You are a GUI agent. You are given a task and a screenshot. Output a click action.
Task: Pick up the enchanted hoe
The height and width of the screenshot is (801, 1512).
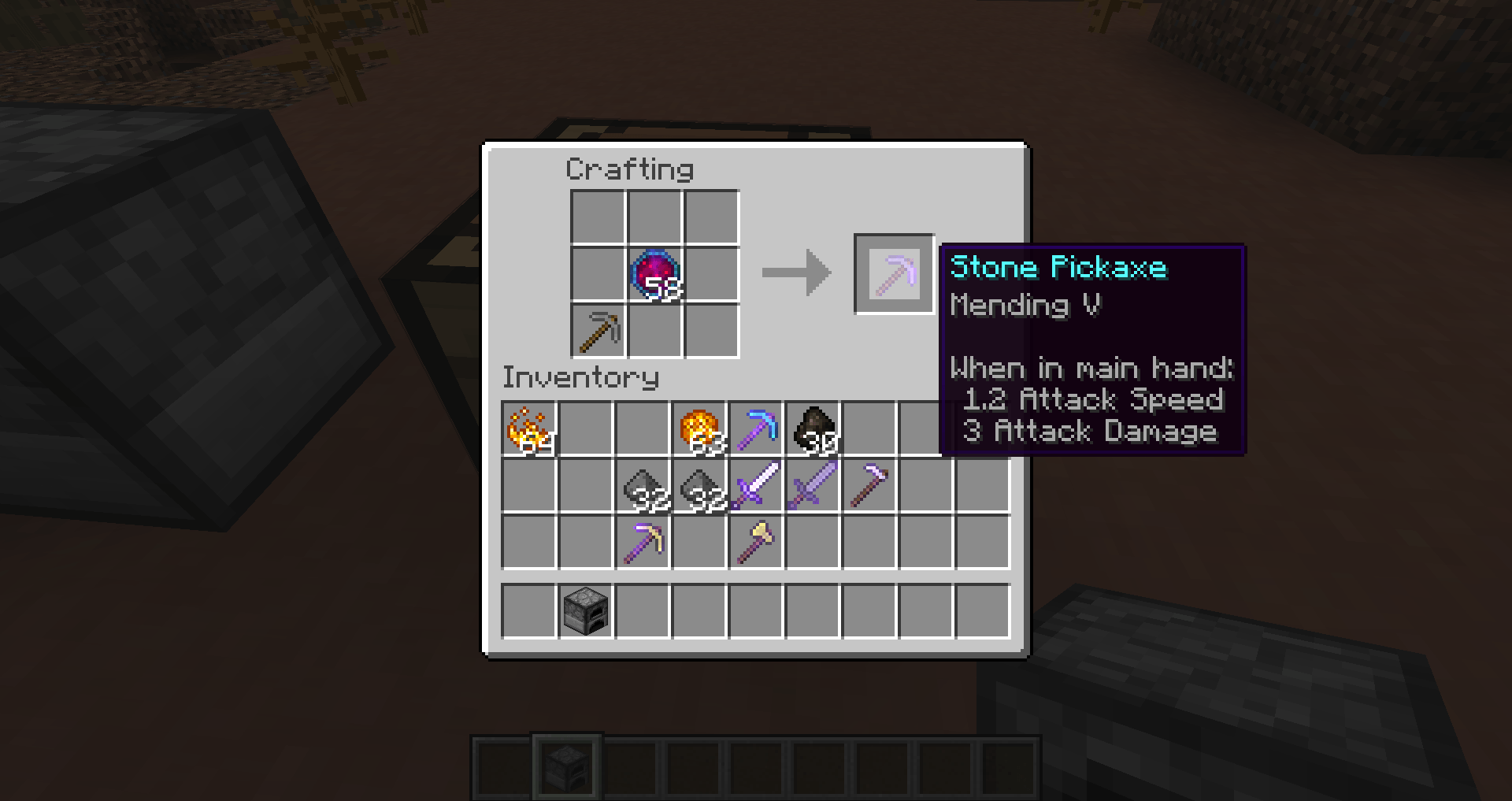coord(869,486)
